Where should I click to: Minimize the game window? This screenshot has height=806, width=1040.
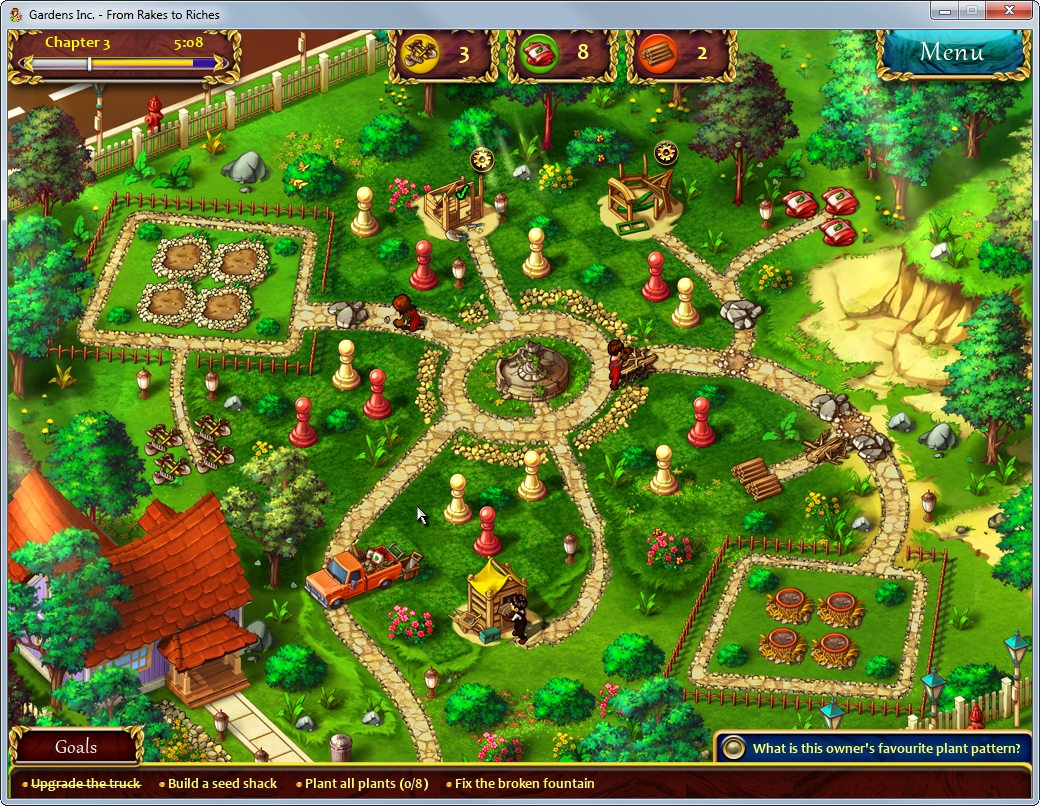coord(944,10)
